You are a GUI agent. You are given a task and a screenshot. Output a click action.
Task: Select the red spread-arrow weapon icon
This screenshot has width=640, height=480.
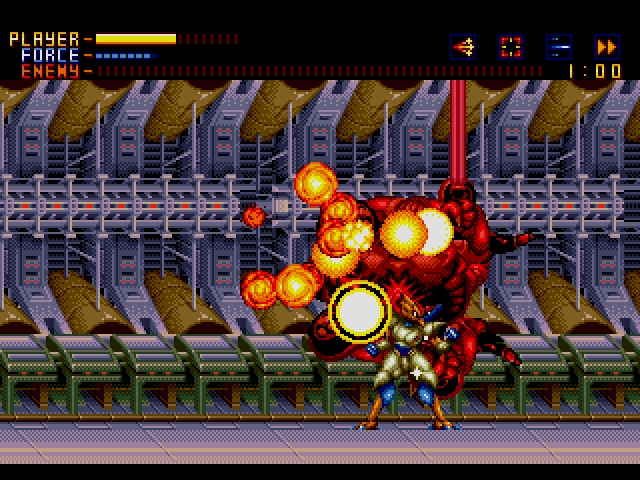click(x=463, y=46)
